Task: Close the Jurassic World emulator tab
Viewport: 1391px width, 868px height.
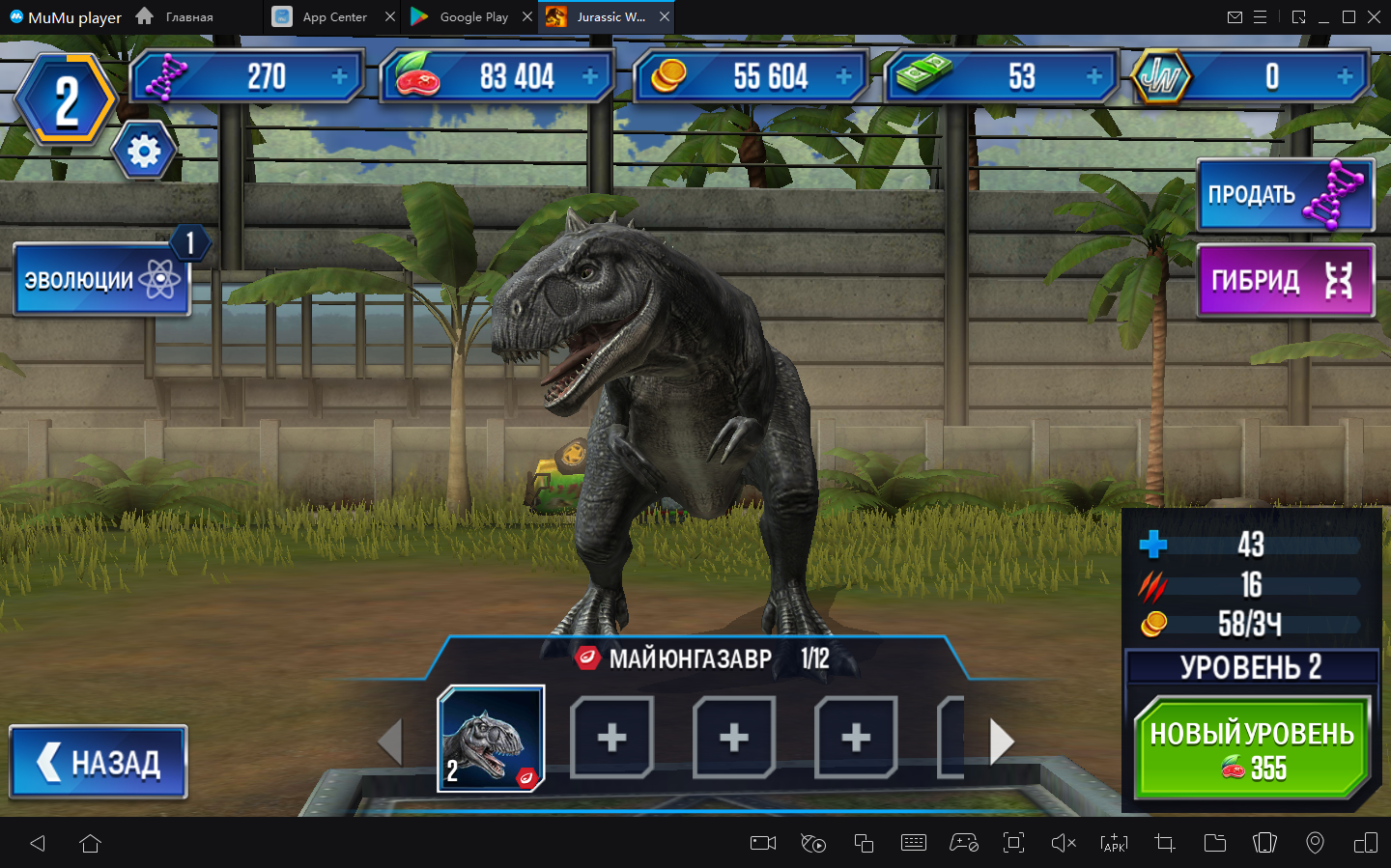Action: (665, 17)
